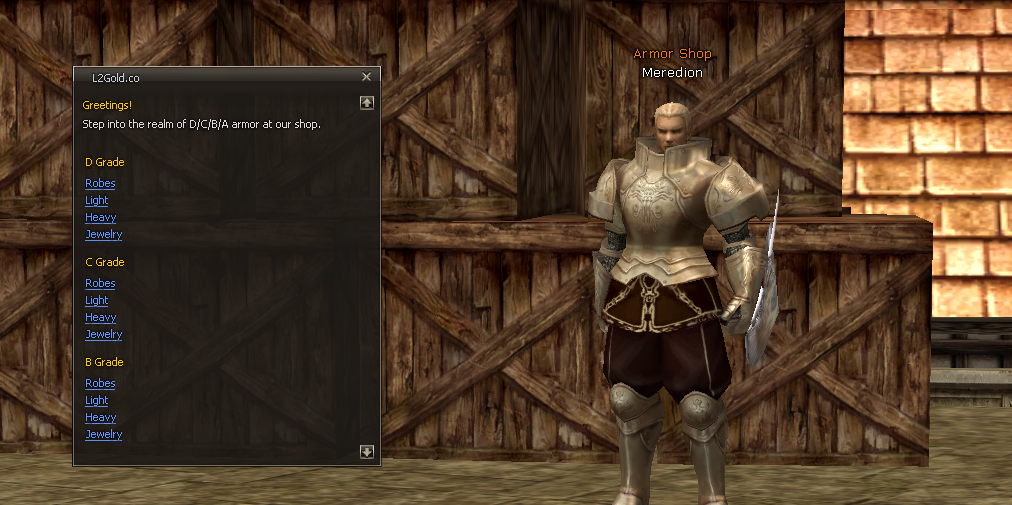
Task: Open D Grade Robes shop
Action: click(100, 184)
